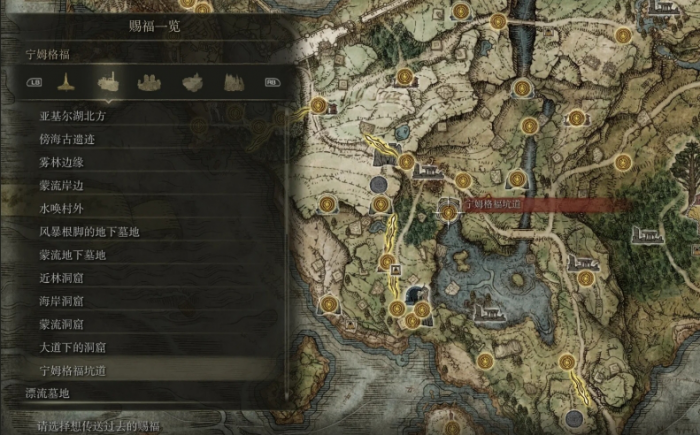Image resolution: width=700 pixels, height=435 pixels.
Task: Click the map marker labeled 宁姆格福坑道
Action: [450, 205]
